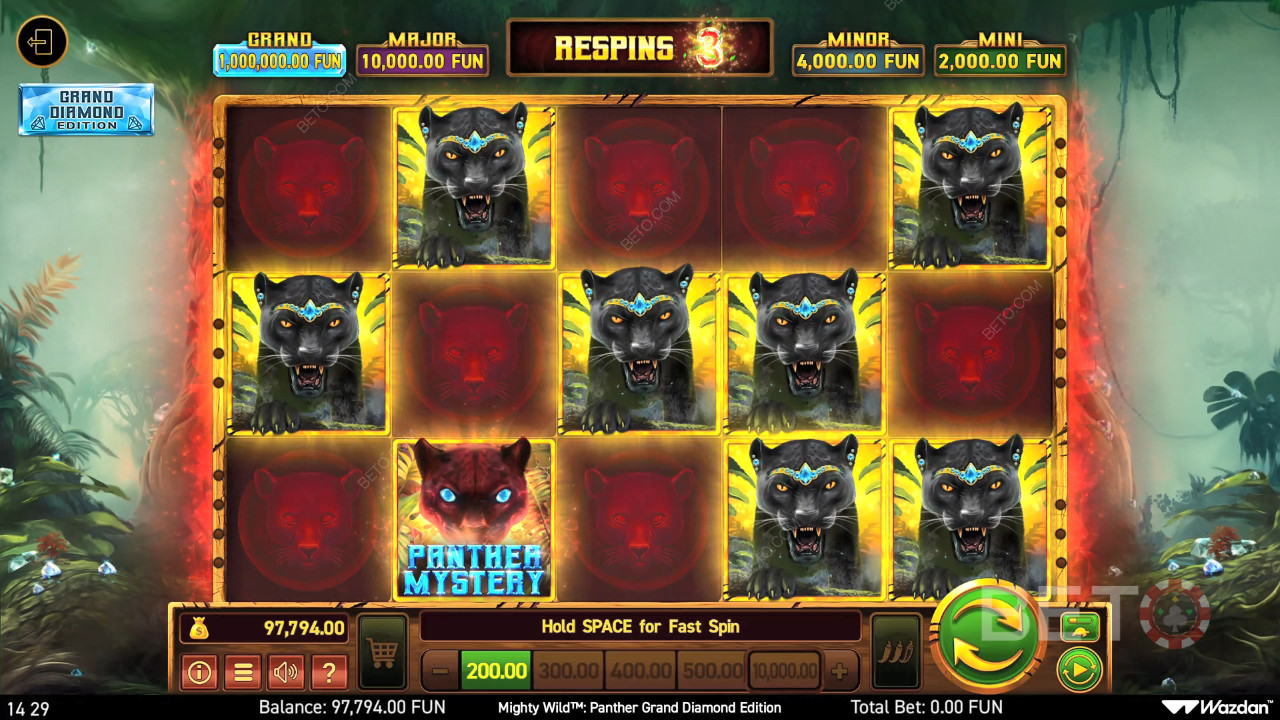
Task: Open the chili pepper volatility selector
Action: coord(895,651)
